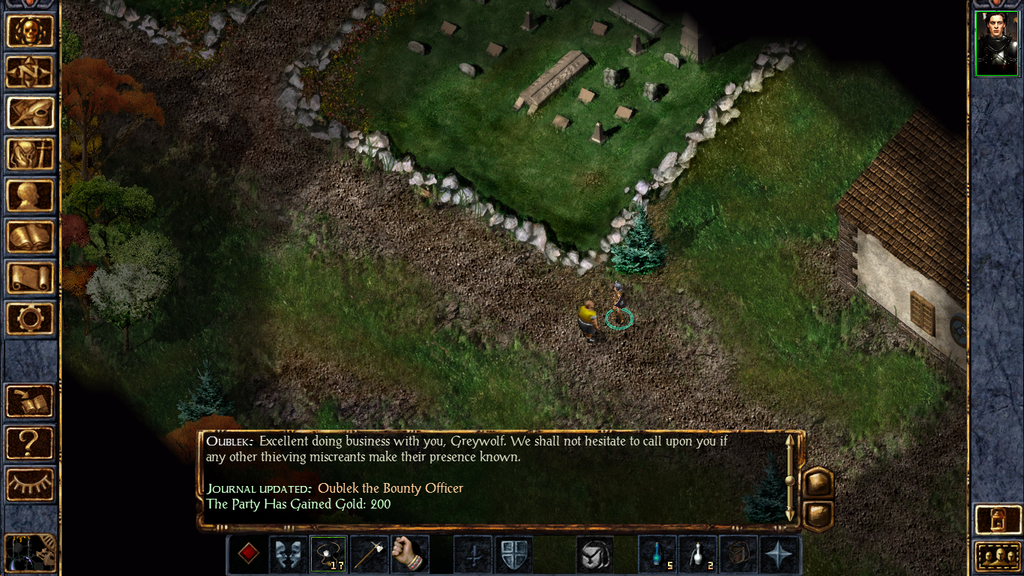Image resolution: width=1024 pixels, height=576 pixels.
Task: Click the red diamond button
Action: [x=248, y=554]
